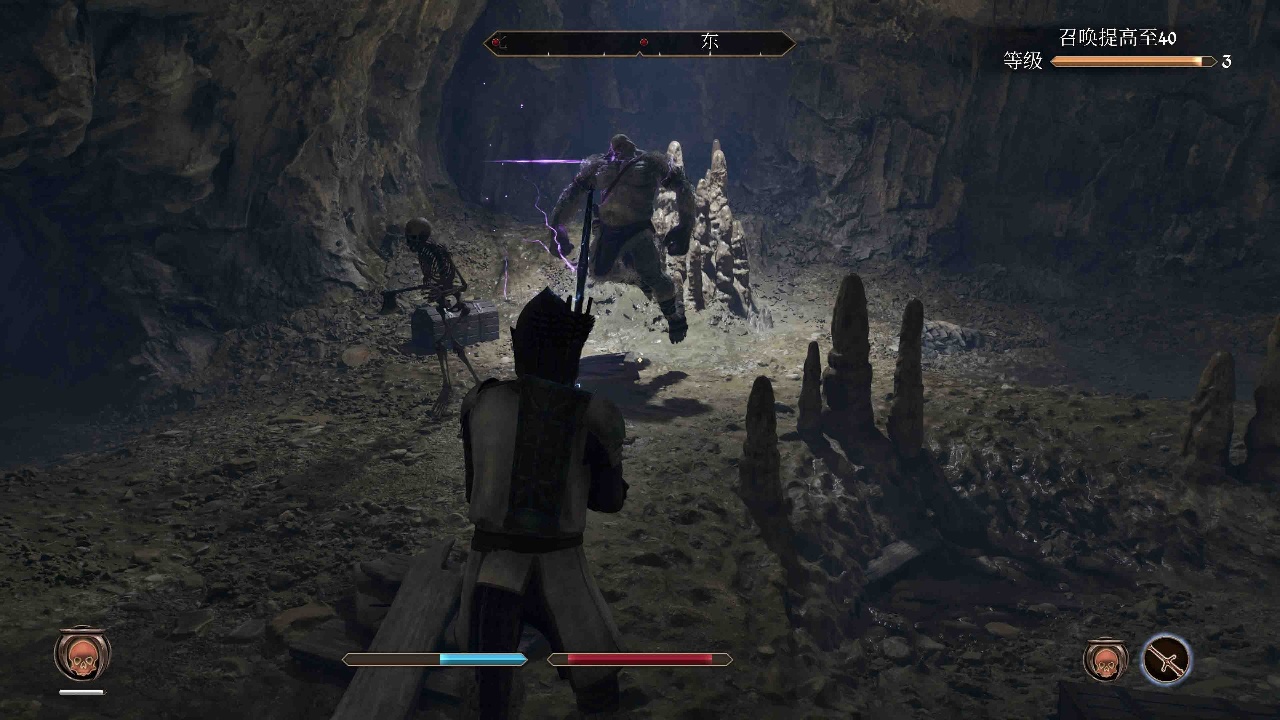Click the compass bar showing 东
This screenshot has width=1280, height=720.
coord(640,43)
